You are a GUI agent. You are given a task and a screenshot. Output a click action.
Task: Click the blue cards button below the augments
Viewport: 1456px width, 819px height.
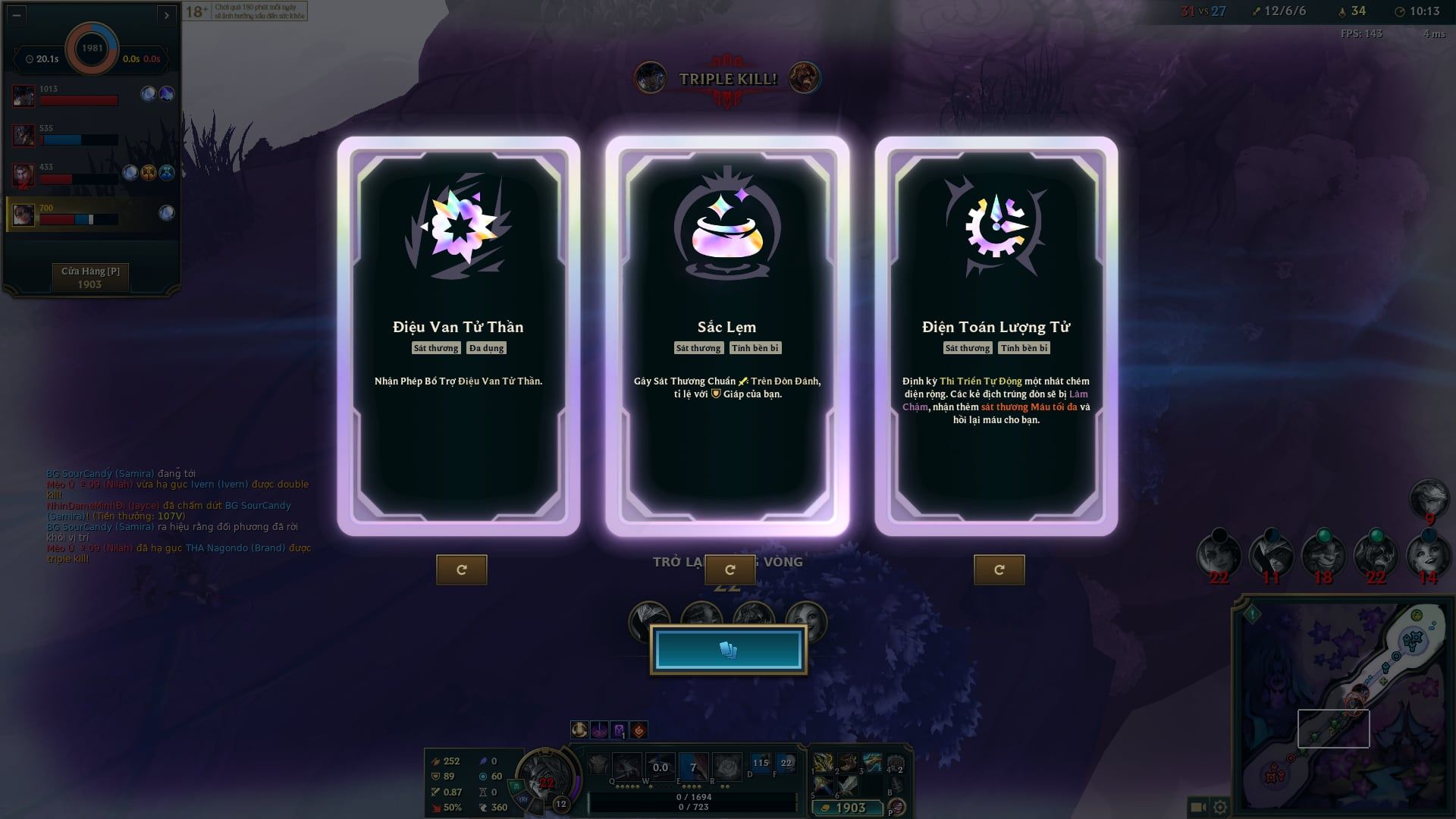click(728, 650)
